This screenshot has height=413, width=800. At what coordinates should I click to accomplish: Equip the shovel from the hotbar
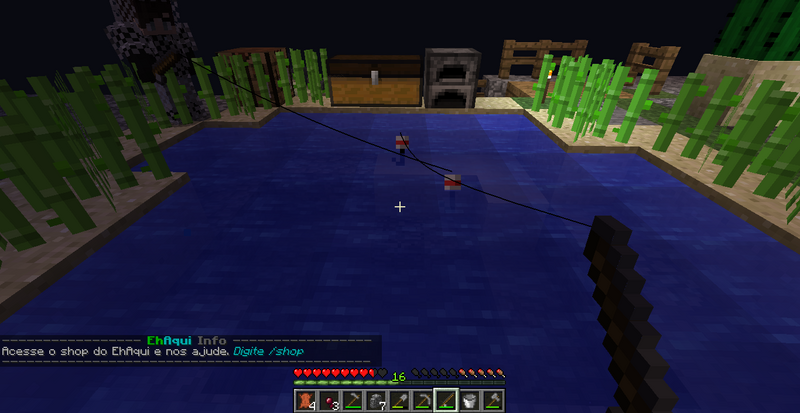[398, 400]
